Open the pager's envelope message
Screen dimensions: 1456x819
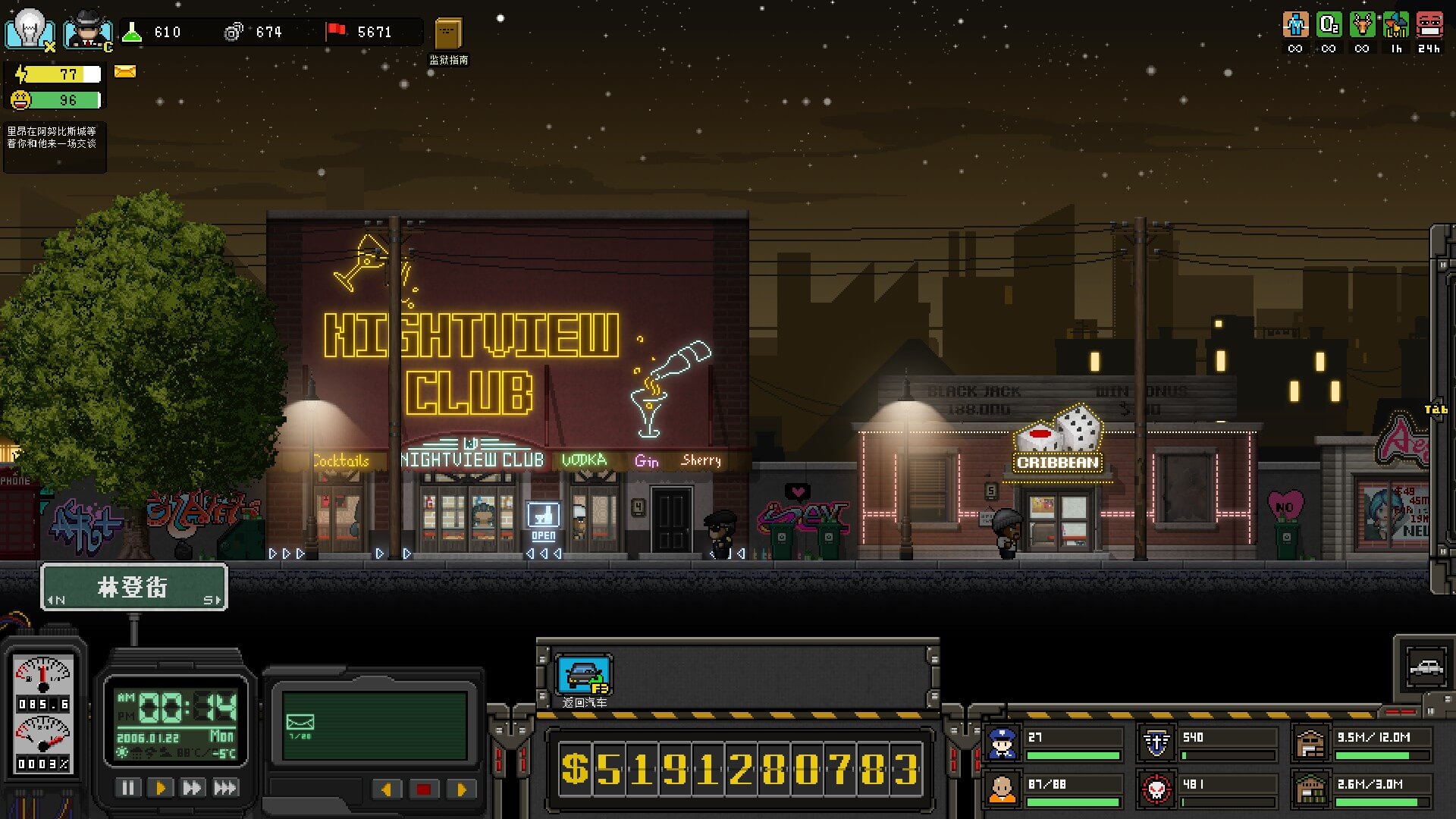tap(300, 723)
